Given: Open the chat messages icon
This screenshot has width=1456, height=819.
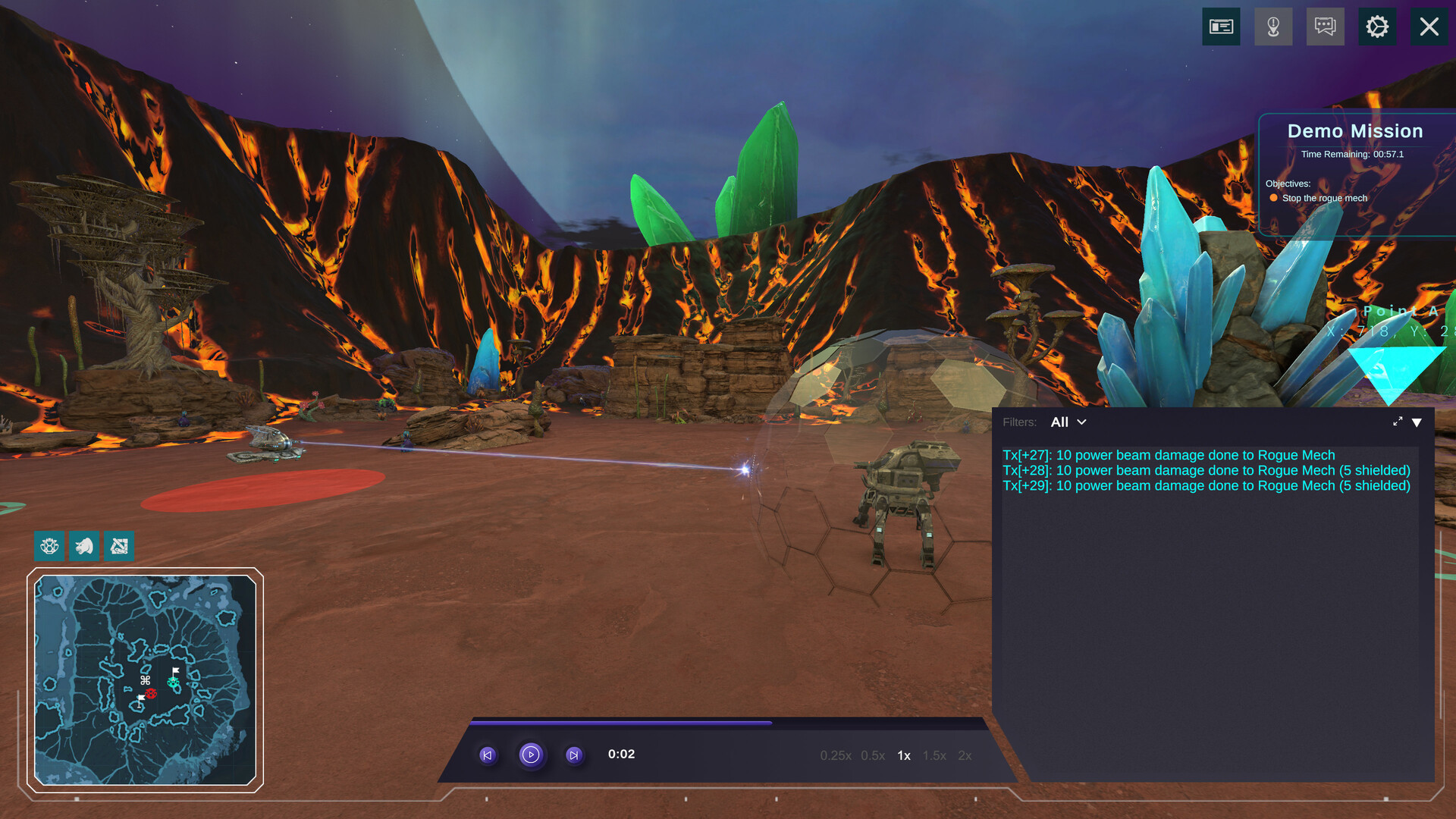Looking at the screenshot, I should pos(1325,27).
